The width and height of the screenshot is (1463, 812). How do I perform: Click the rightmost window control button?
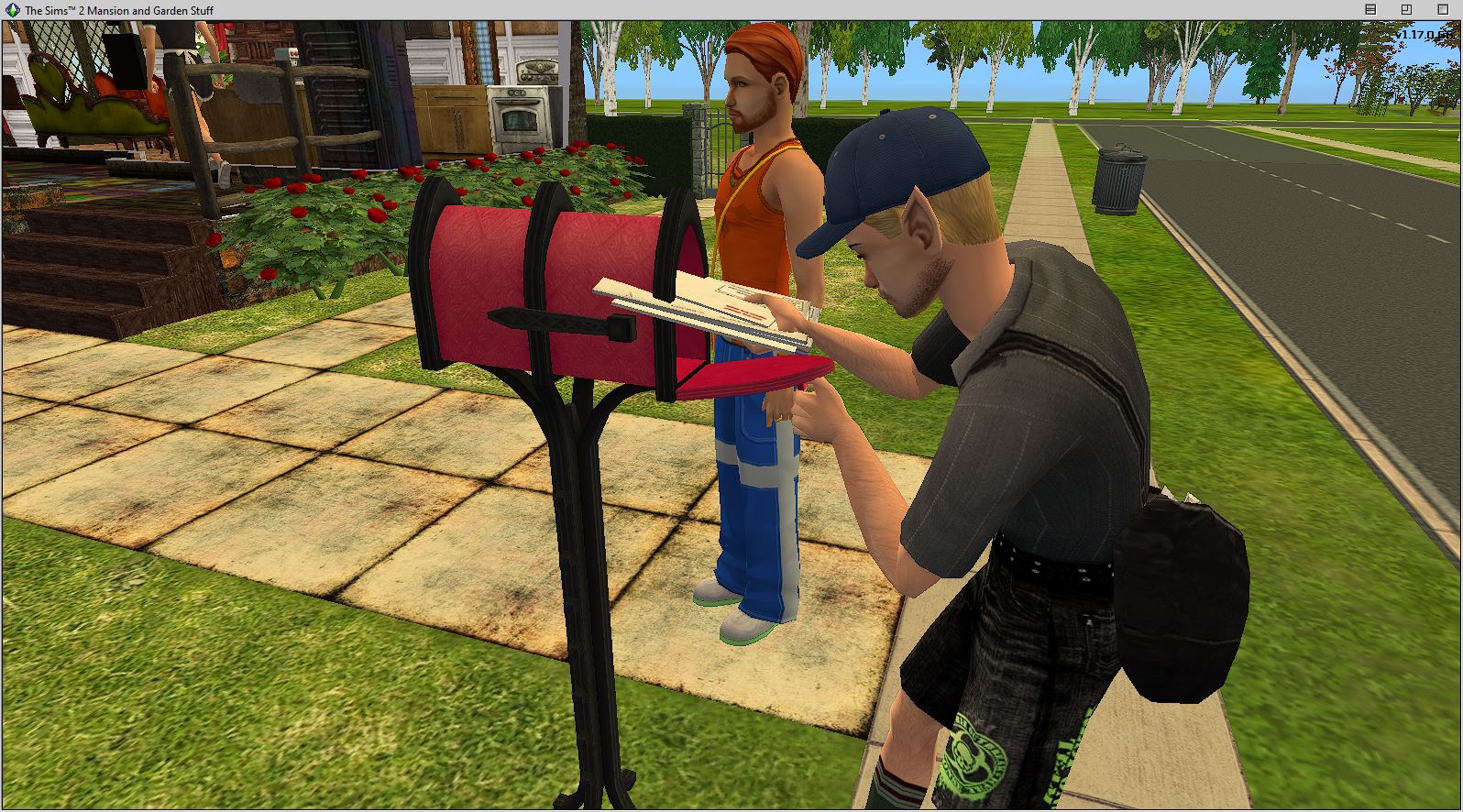(1443, 8)
